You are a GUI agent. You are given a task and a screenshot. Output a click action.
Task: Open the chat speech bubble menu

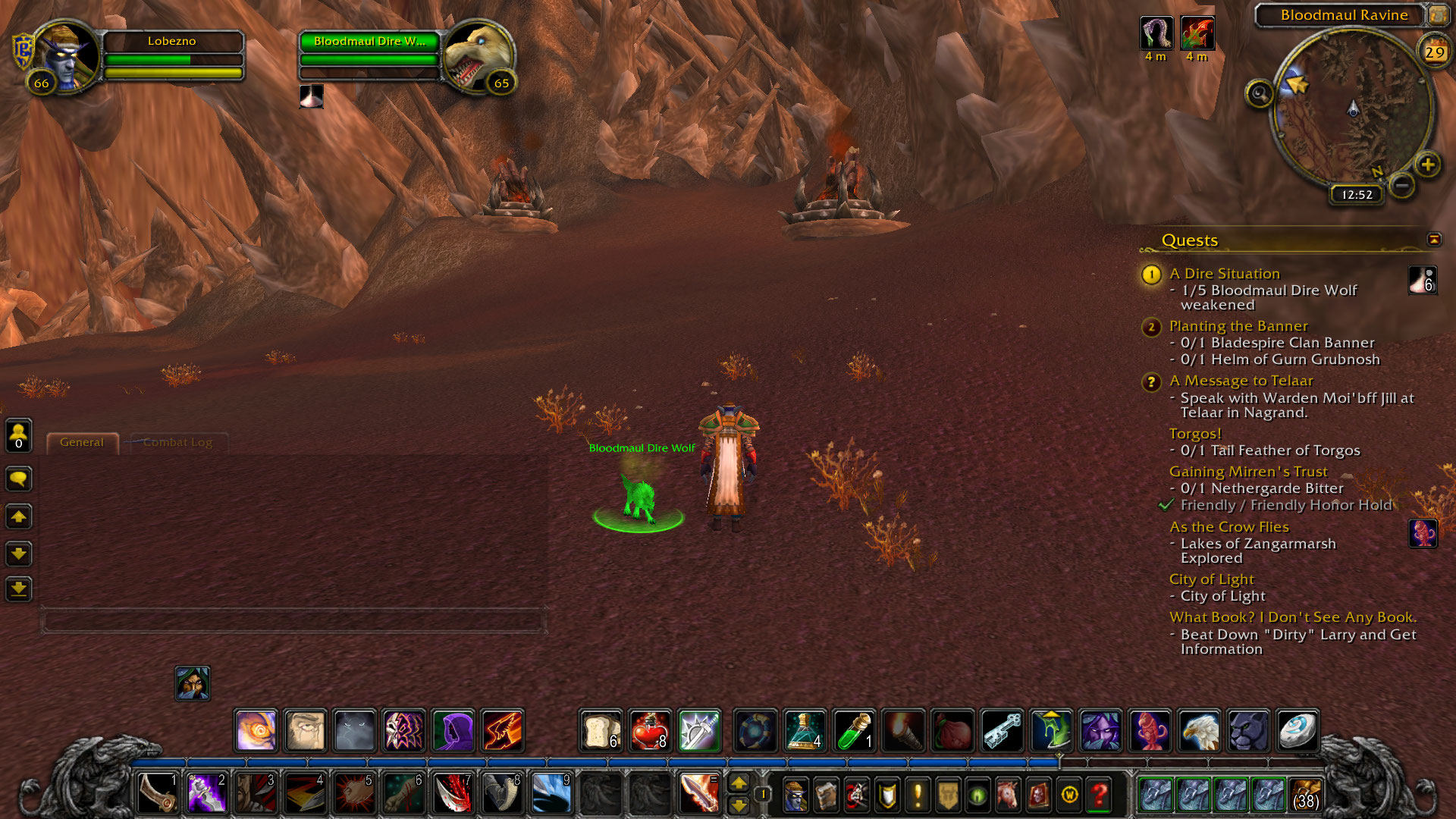coord(19,479)
